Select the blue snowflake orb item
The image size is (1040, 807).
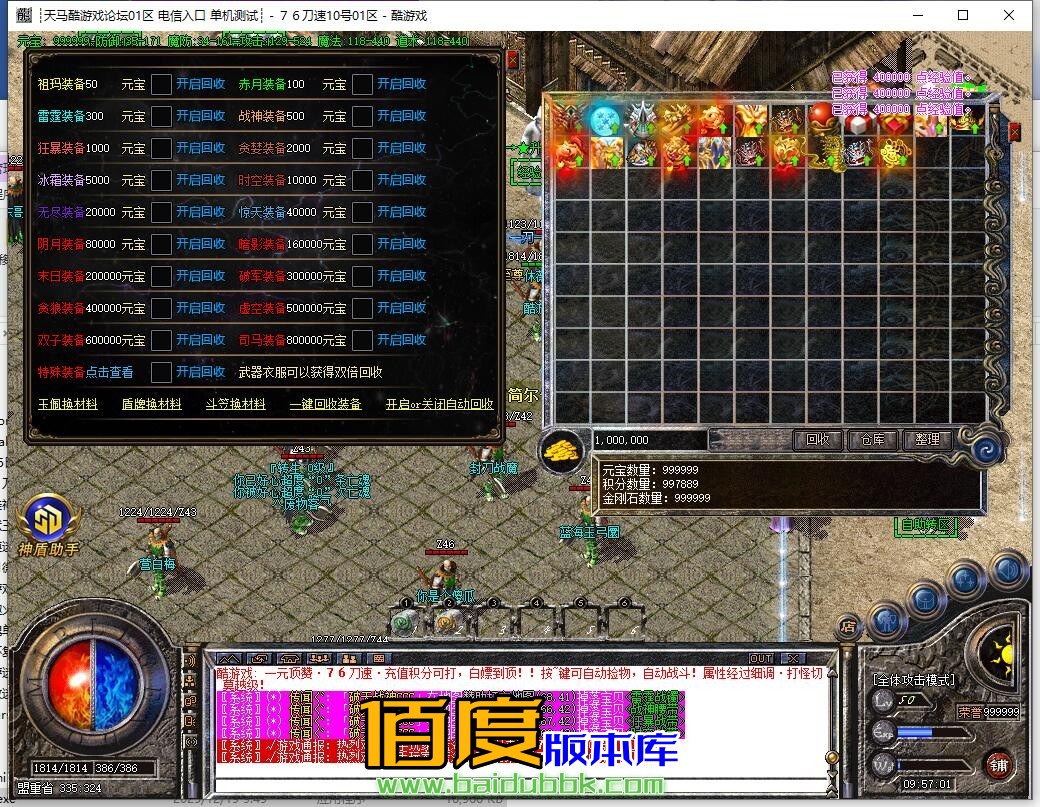click(603, 119)
